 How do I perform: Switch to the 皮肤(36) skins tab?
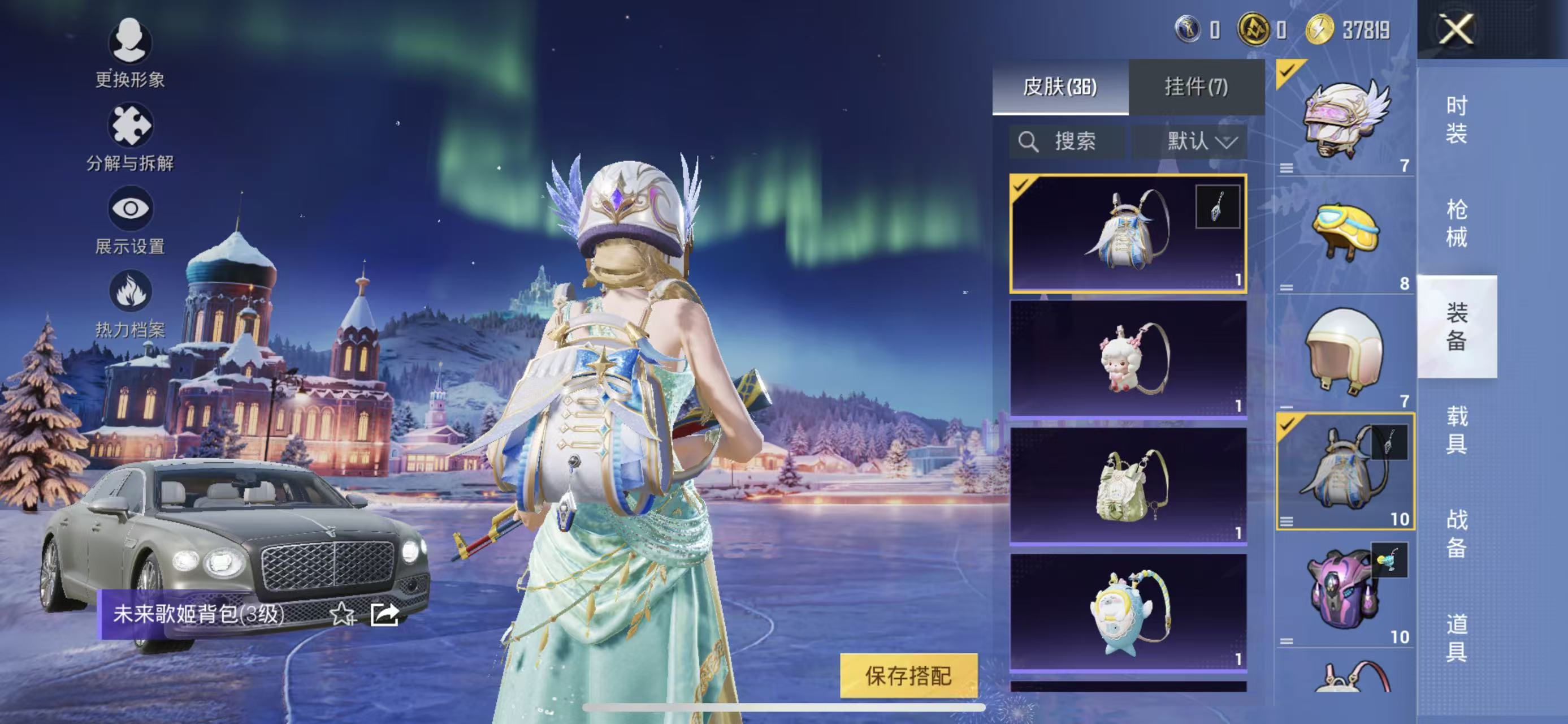(x=1060, y=87)
